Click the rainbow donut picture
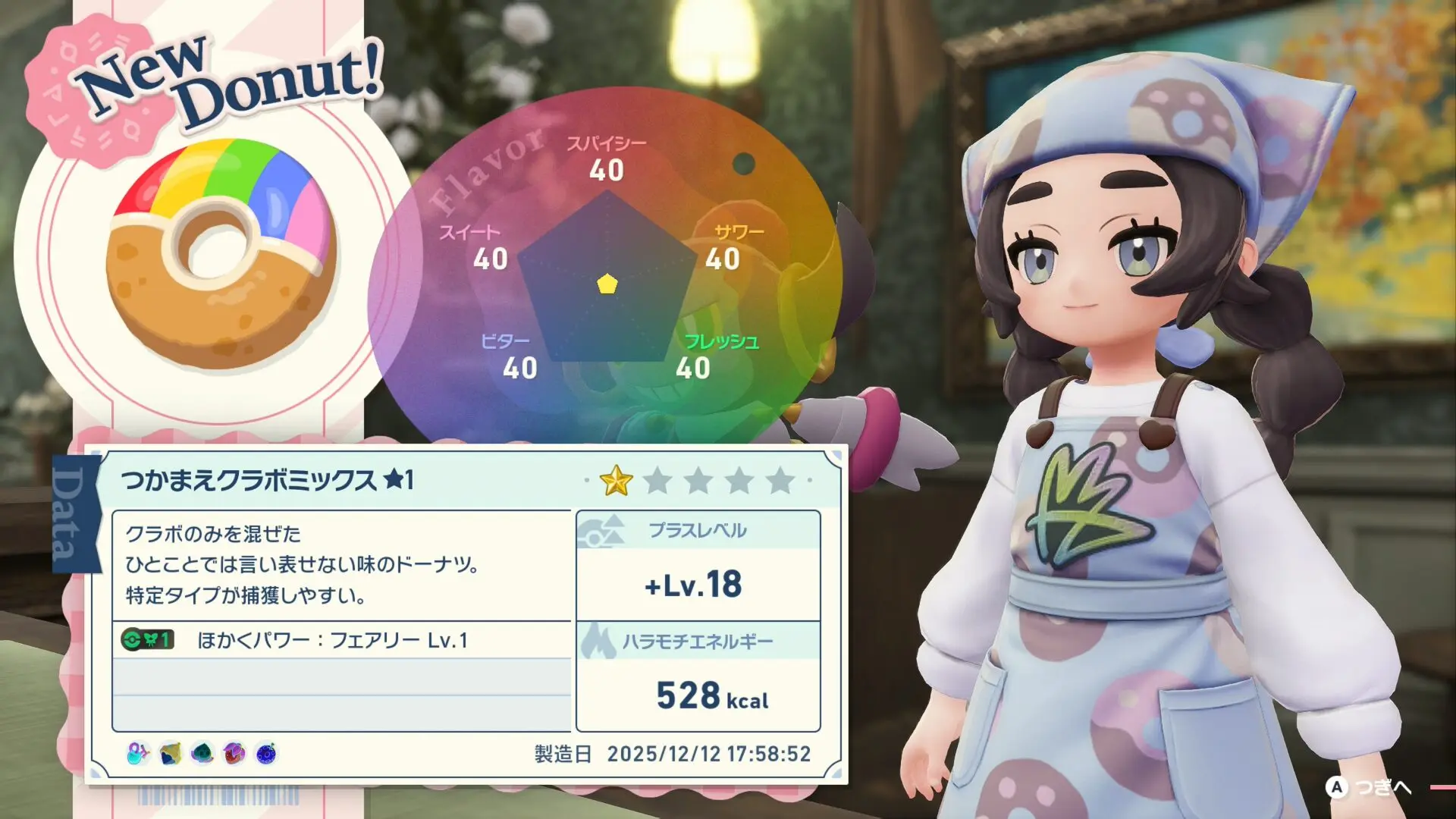Viewport: 1456px width, 819px height. [x=221, y=254]
